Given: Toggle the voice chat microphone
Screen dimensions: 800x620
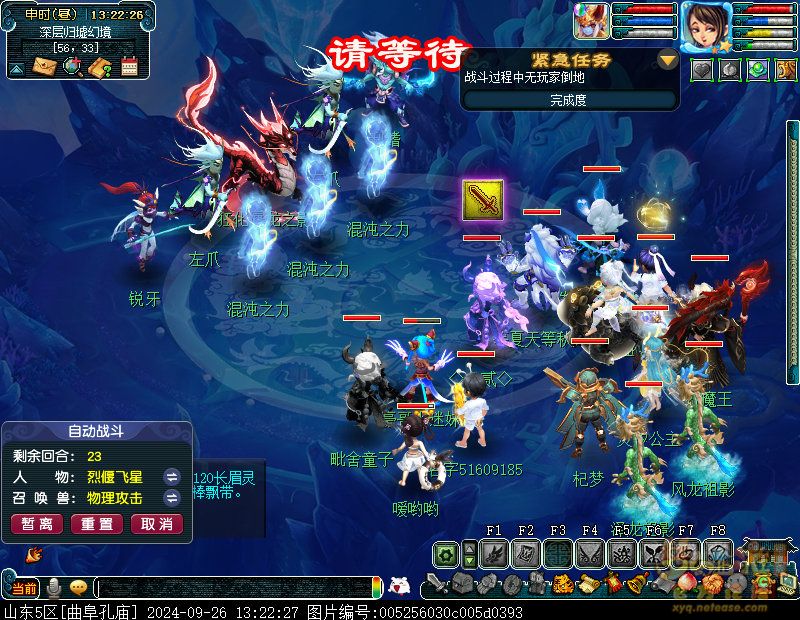Looking at the screenshot, I should click(x=53, y=588).
